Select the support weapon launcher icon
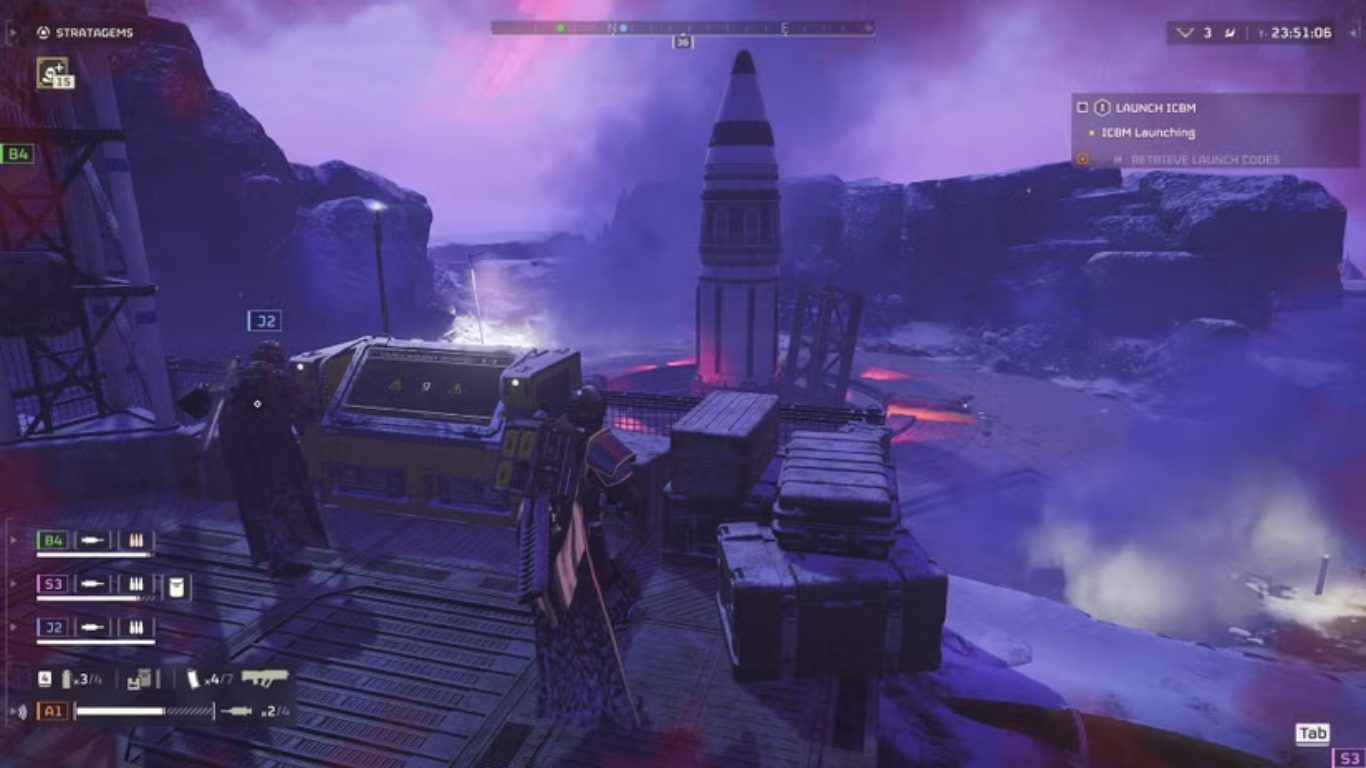Viewport: 1366px width, 768px height. [x=264, y=679]
